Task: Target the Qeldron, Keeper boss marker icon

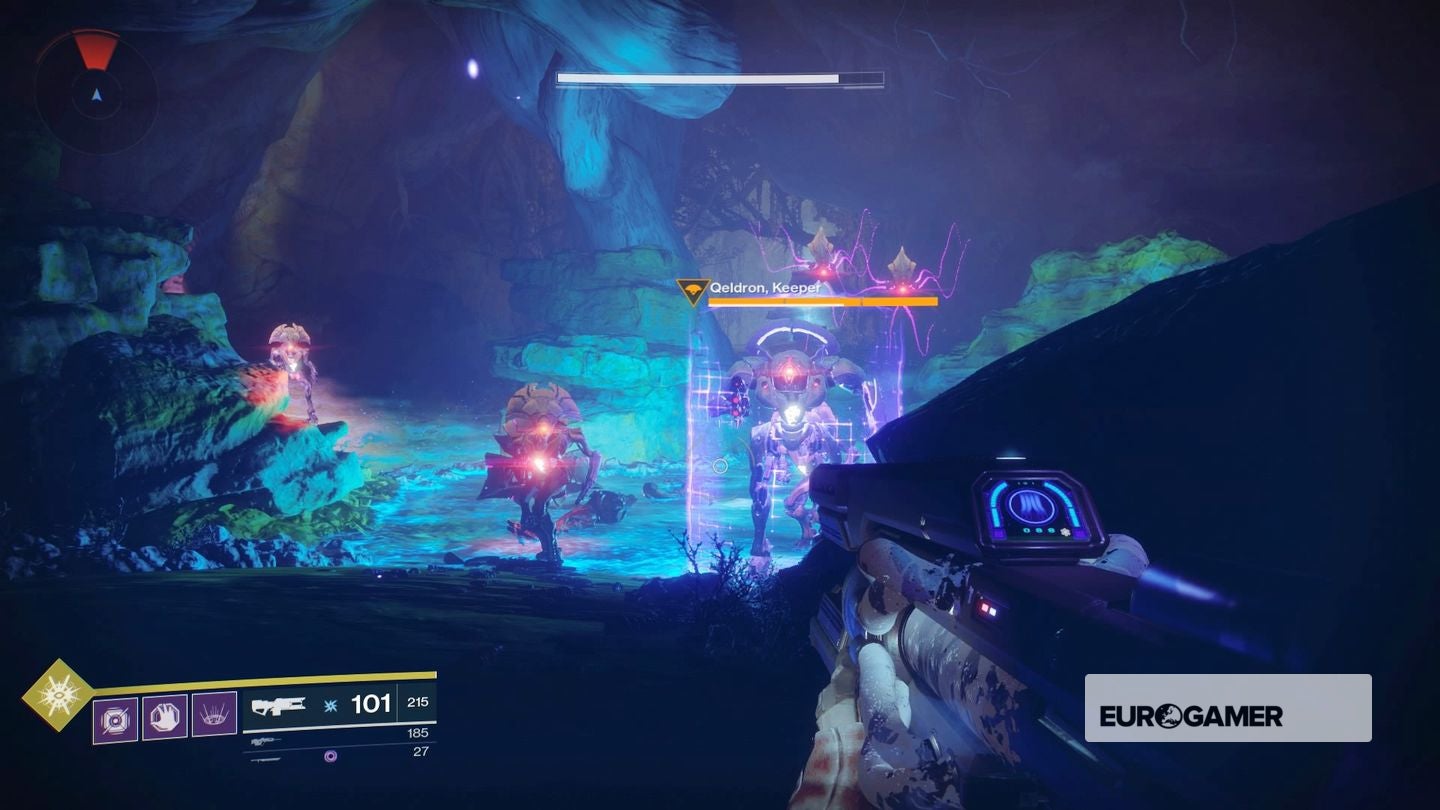Action: [693, 292]
